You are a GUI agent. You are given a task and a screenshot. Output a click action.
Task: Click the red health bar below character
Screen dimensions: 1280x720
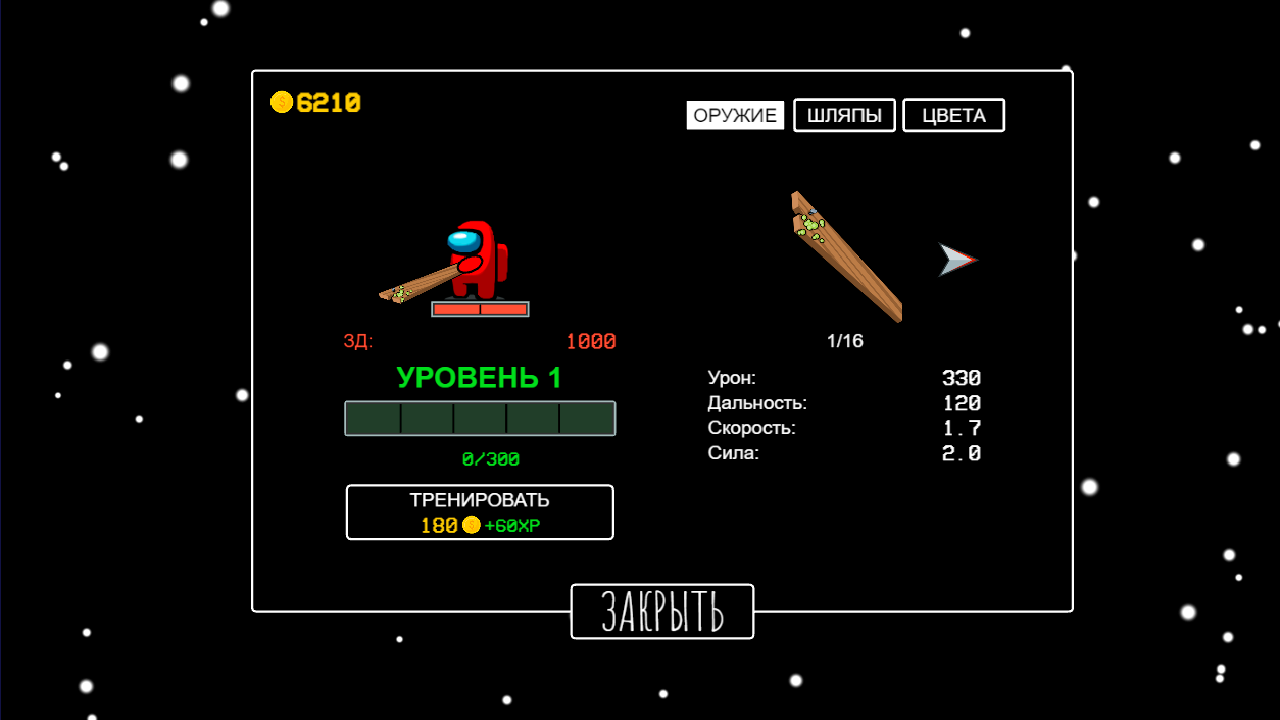(x=479, y=309)
